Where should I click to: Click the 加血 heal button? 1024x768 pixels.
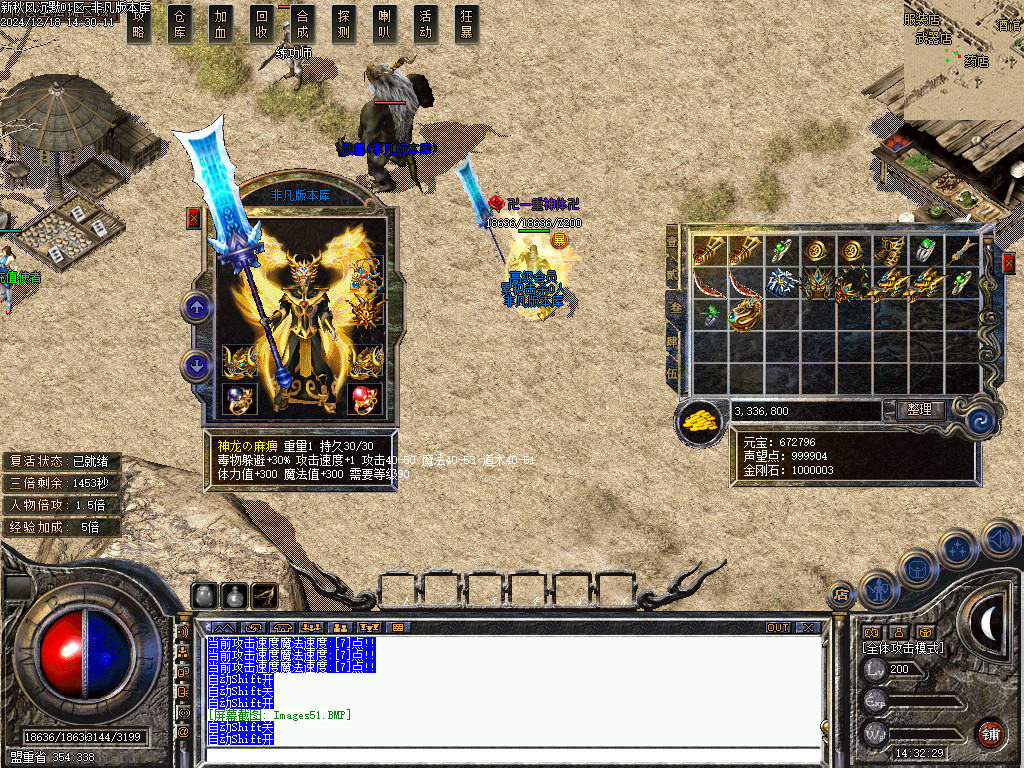point(221,24)
